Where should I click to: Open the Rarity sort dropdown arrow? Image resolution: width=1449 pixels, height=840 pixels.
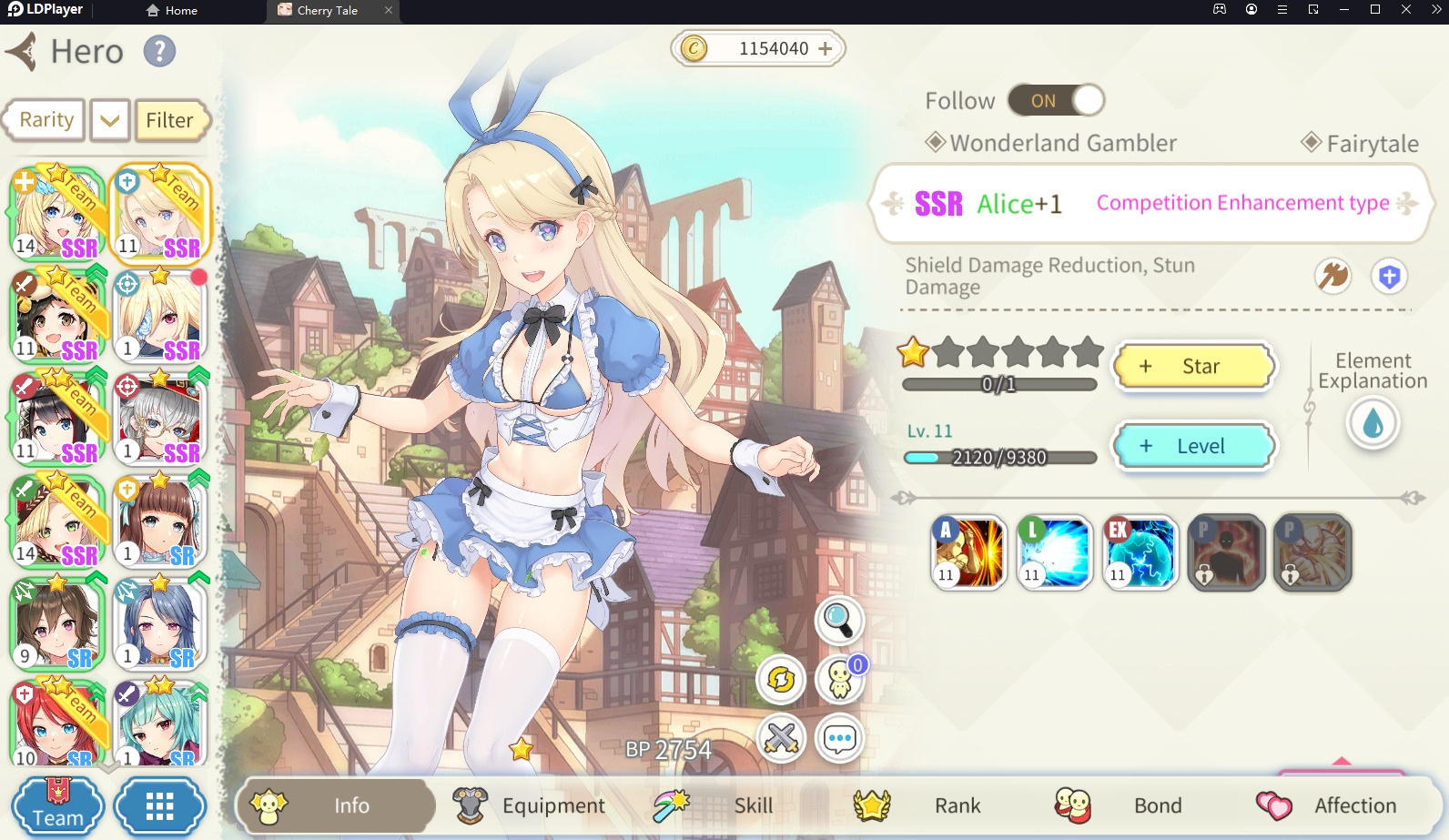click(x=108, y=119)
